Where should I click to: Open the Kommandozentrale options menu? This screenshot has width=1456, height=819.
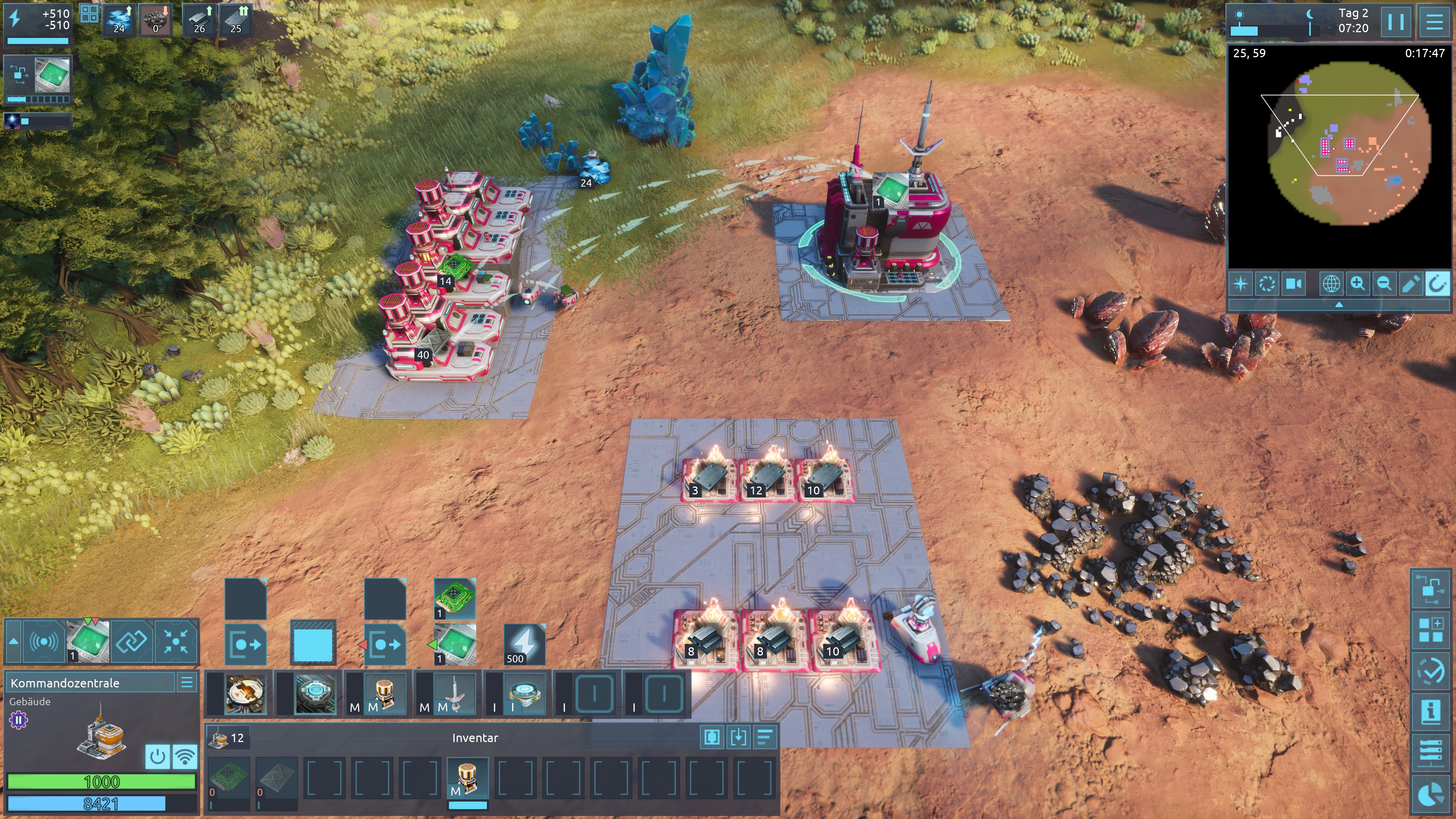tap(187, 682)
